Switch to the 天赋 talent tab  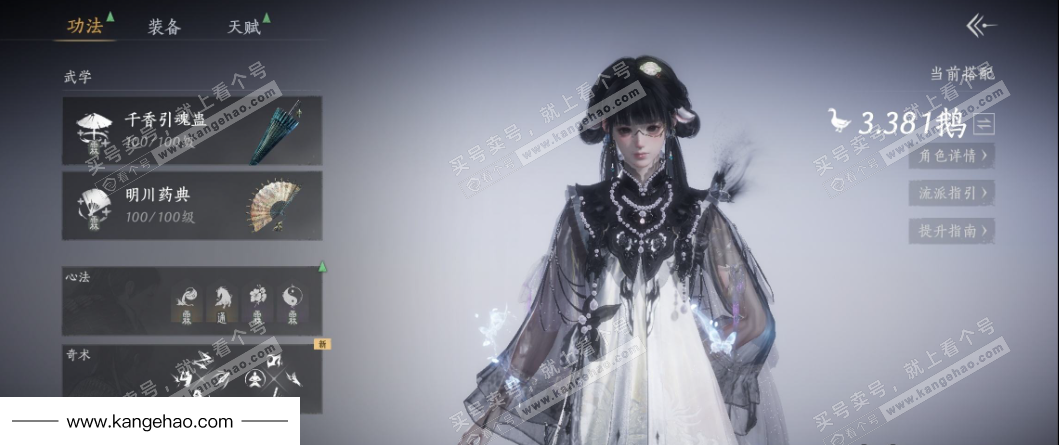pos(243,27)
